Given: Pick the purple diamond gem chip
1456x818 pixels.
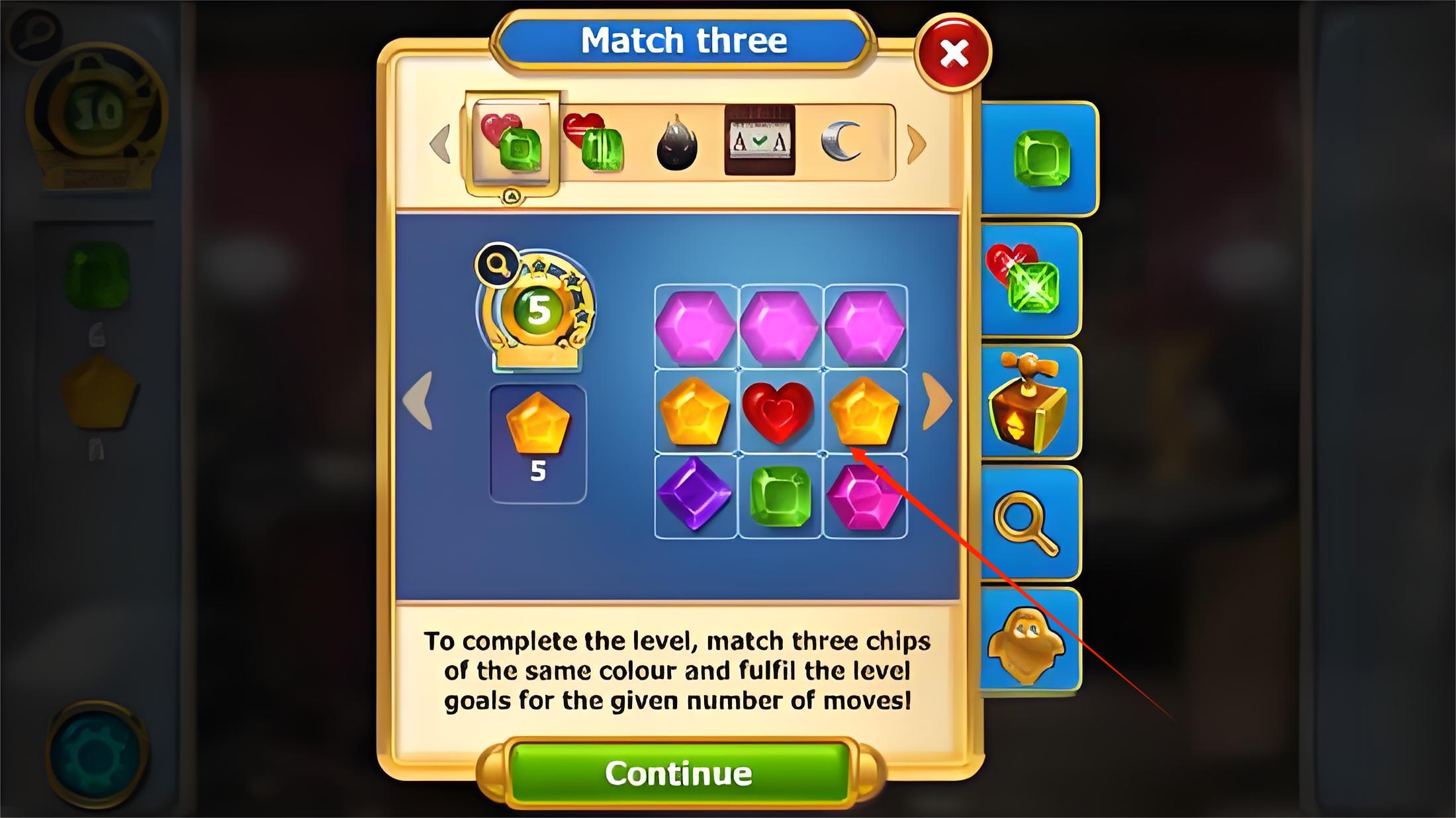Looking at the screenshot, I should click(x=695, y=494).
